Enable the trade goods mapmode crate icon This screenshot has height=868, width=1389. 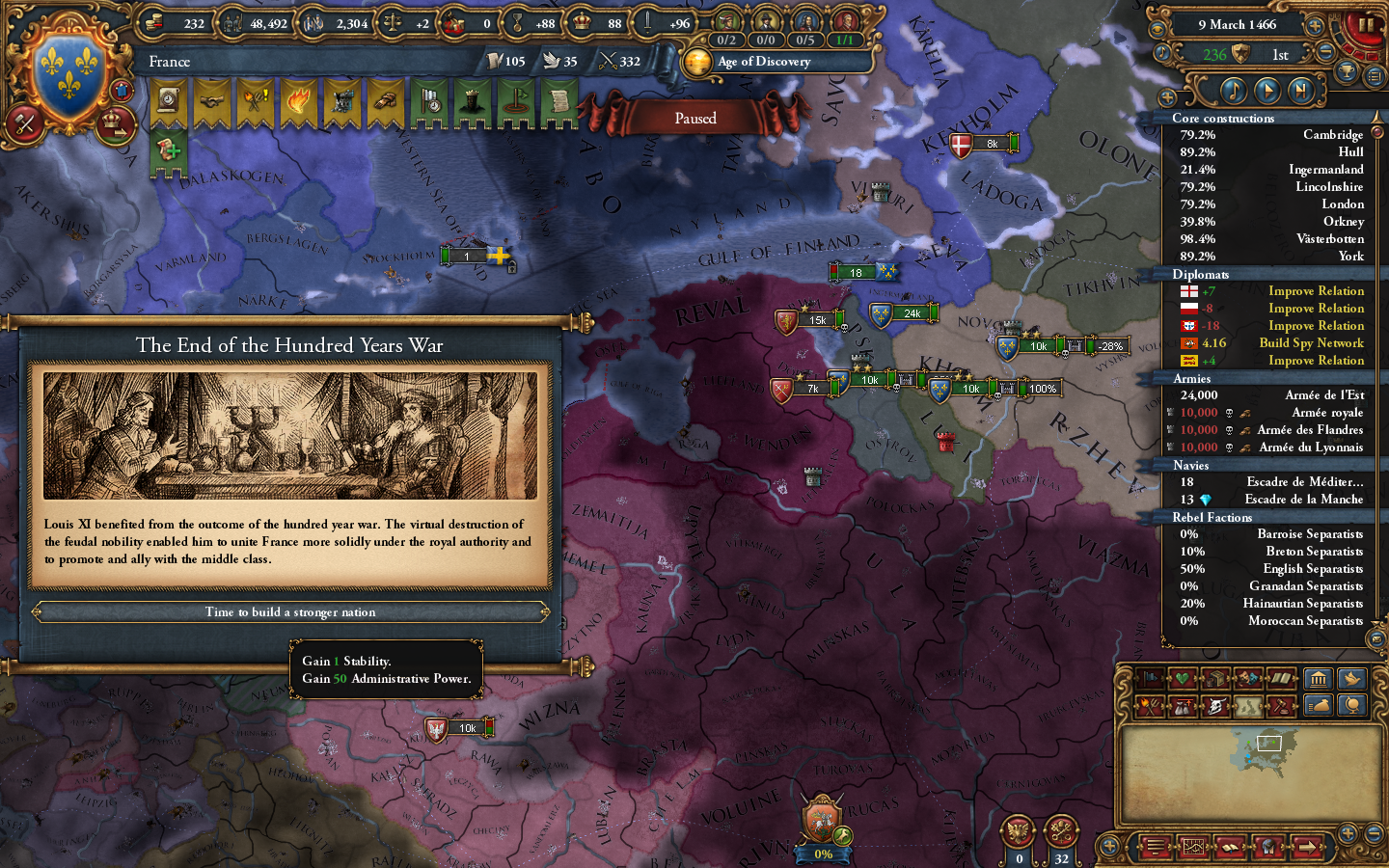point(1214,679)
